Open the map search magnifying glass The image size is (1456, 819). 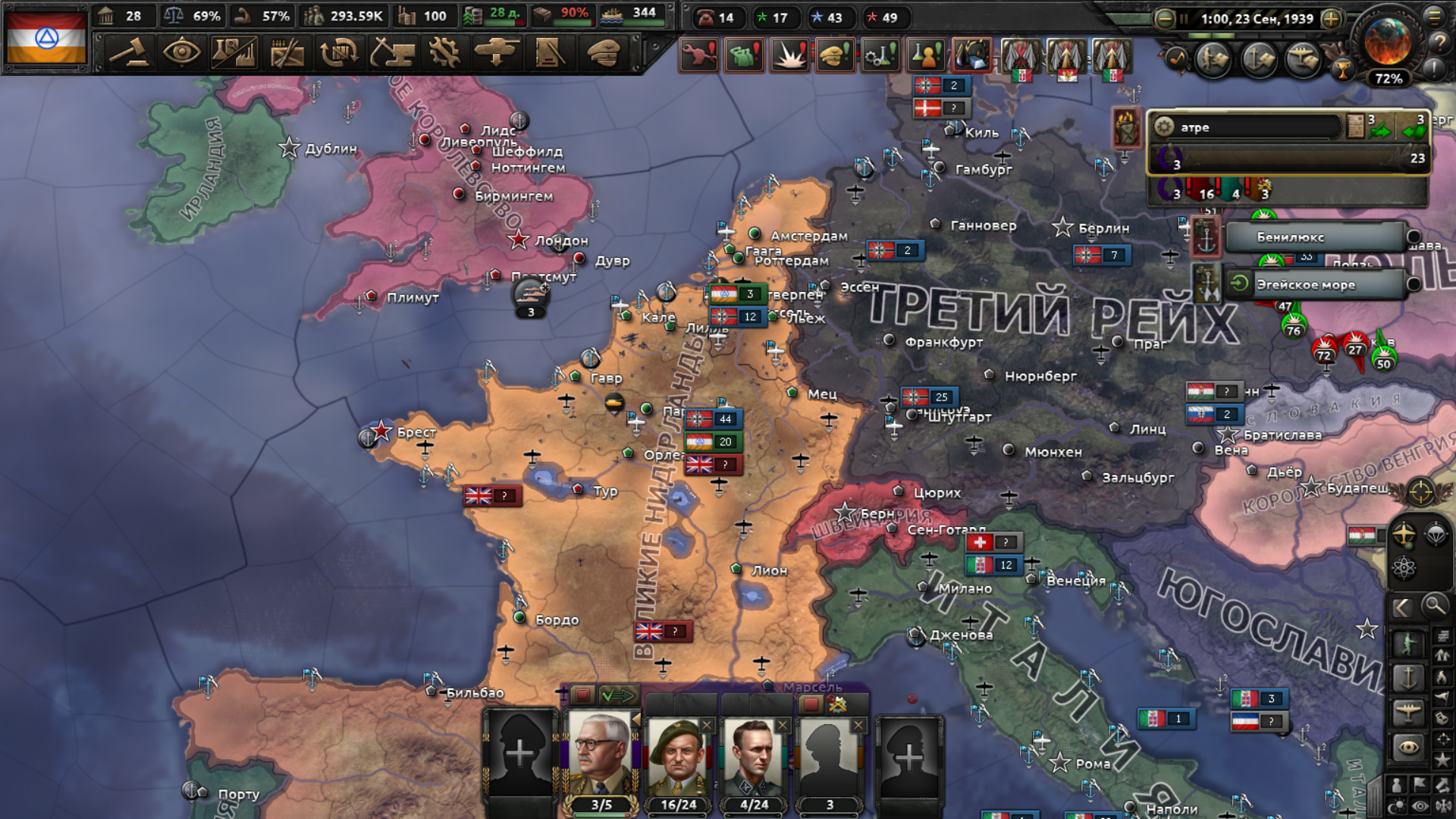(1434, 606)
